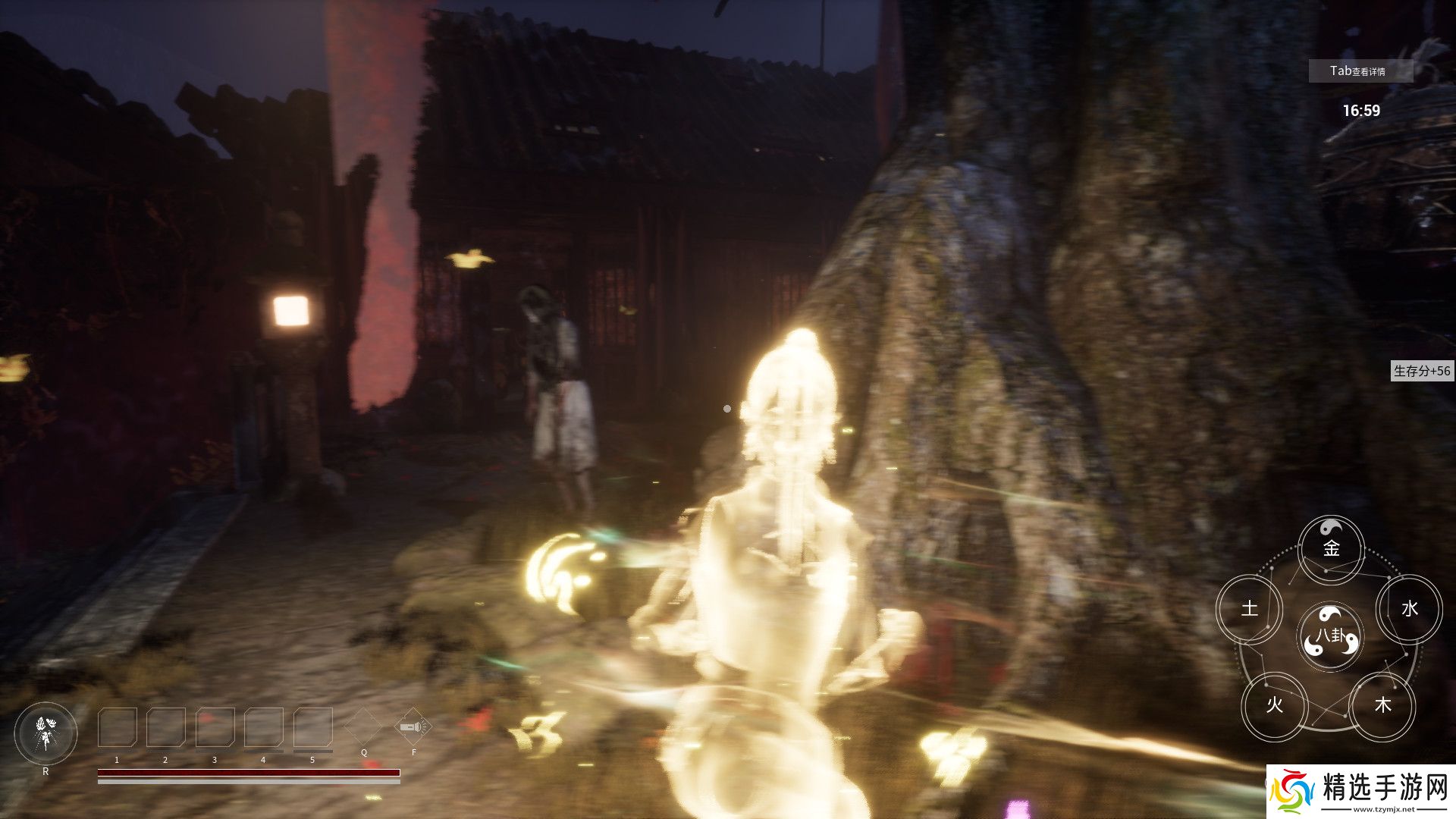
Task: Toggle the flashlight diamond icon
Action: click(413, 727)
